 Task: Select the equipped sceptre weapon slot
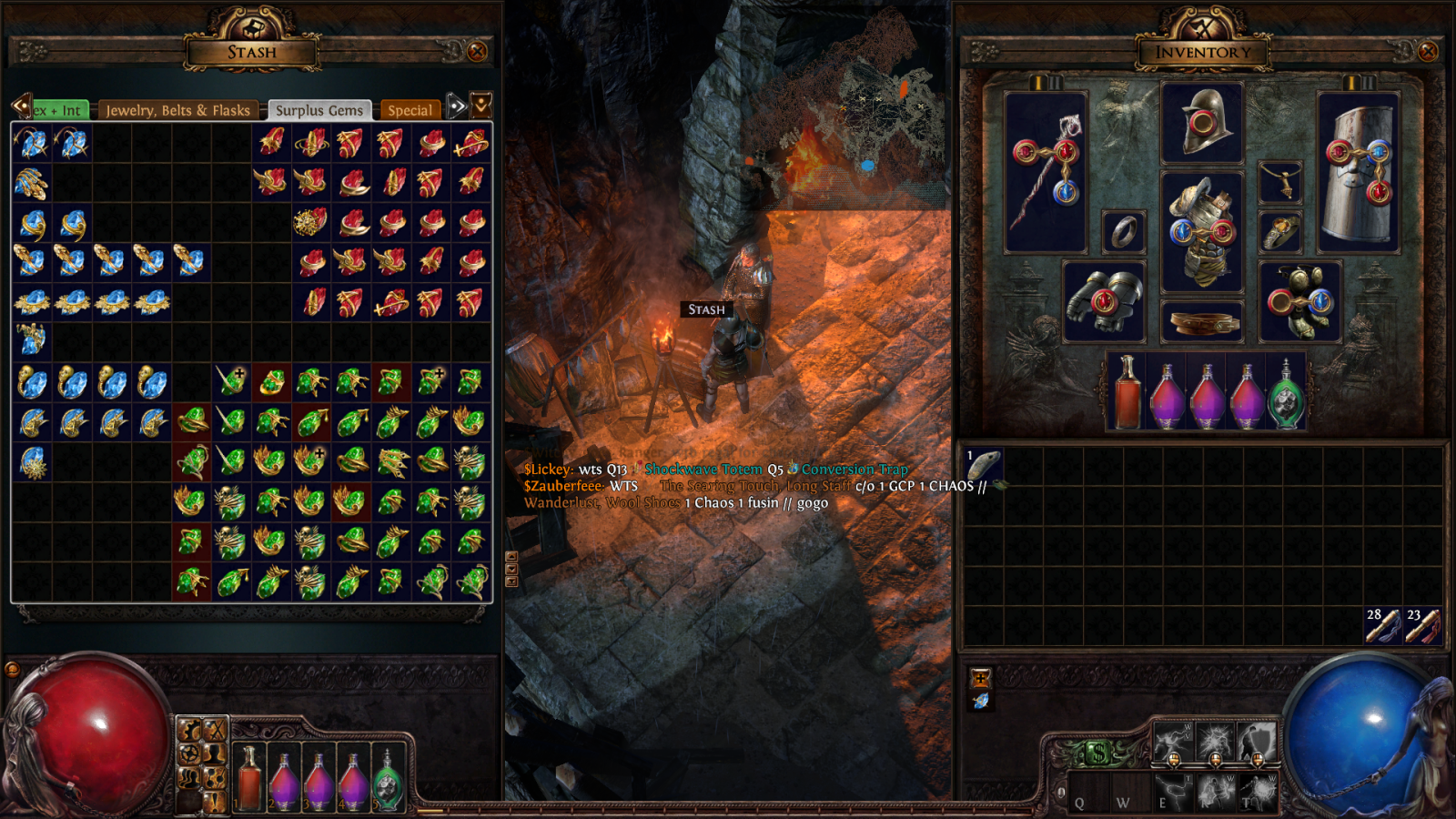pyautogui.click(x=1046, y=173)
